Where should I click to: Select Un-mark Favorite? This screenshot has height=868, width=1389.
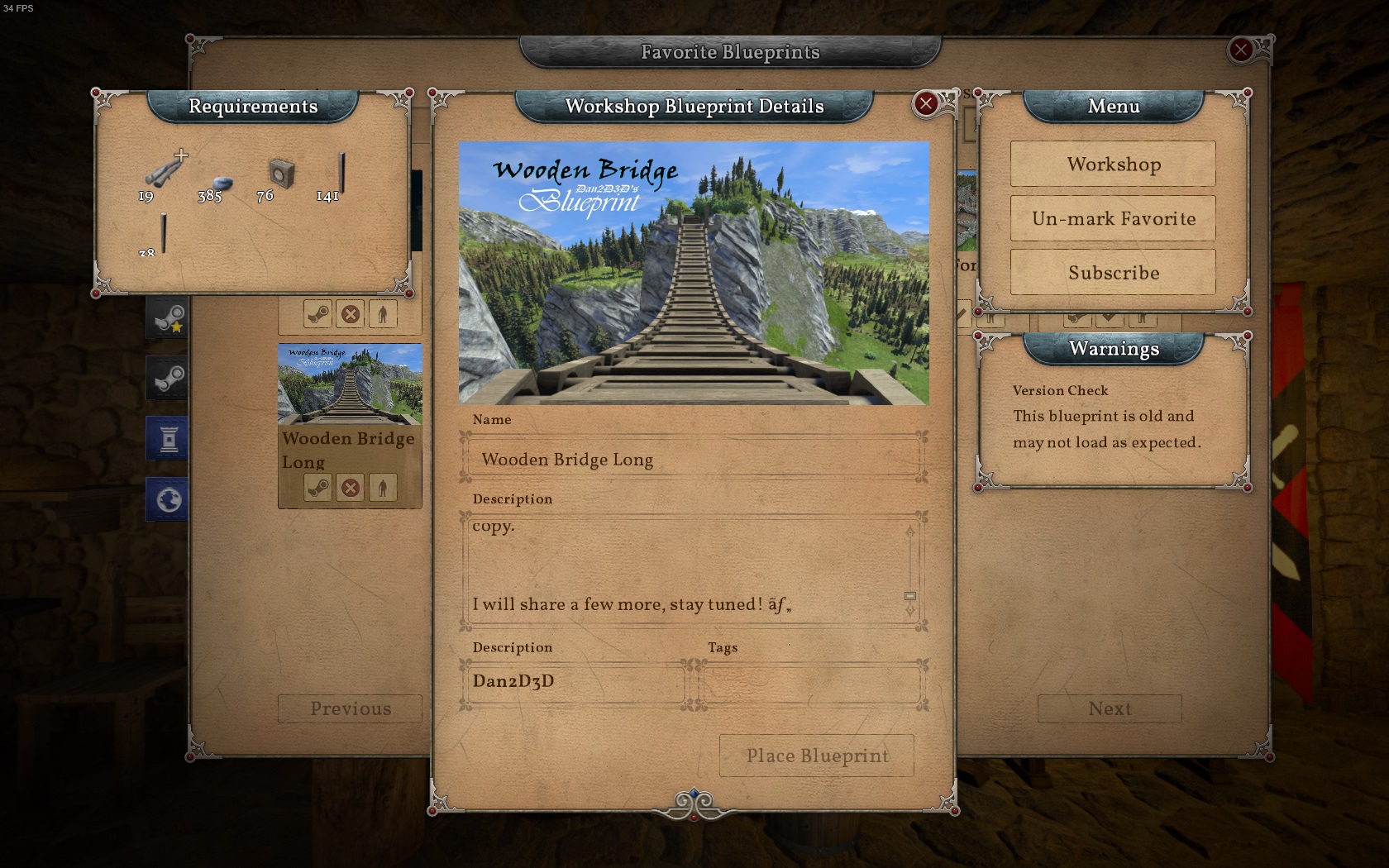click(1113, 218)
